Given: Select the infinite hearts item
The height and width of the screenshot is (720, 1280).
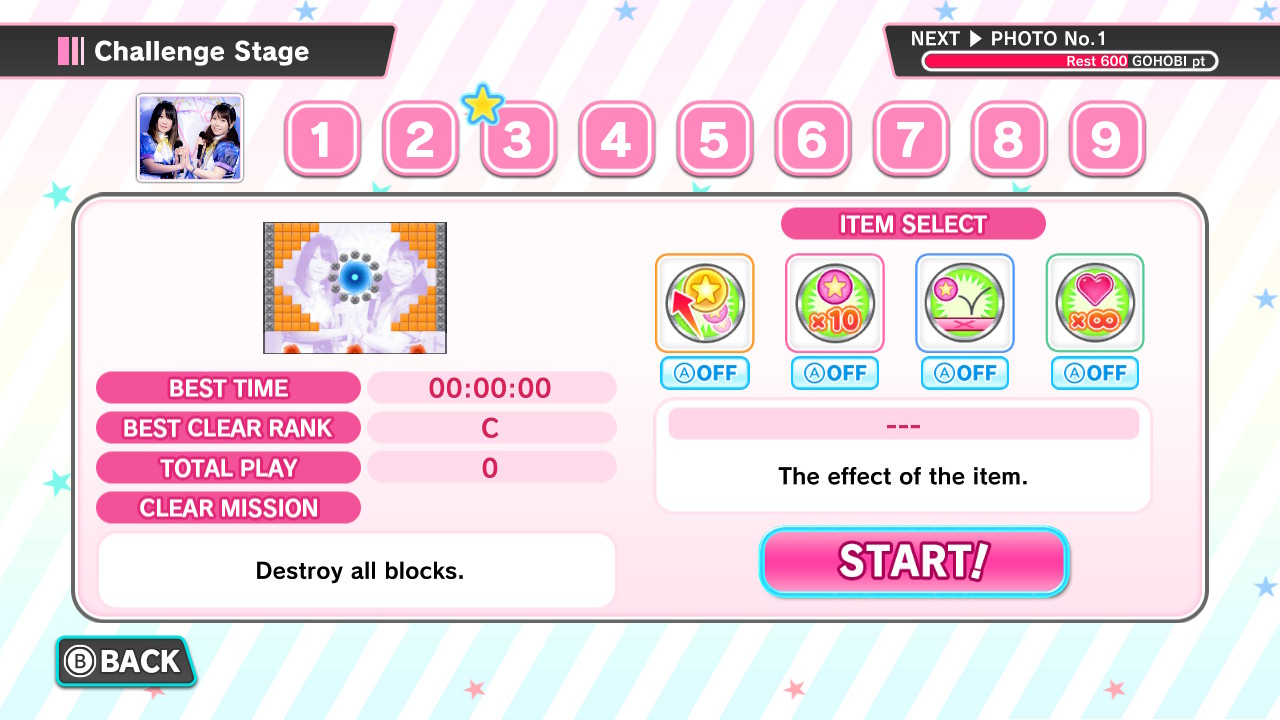Looking at the screenshot, I should click(1094, 302).
